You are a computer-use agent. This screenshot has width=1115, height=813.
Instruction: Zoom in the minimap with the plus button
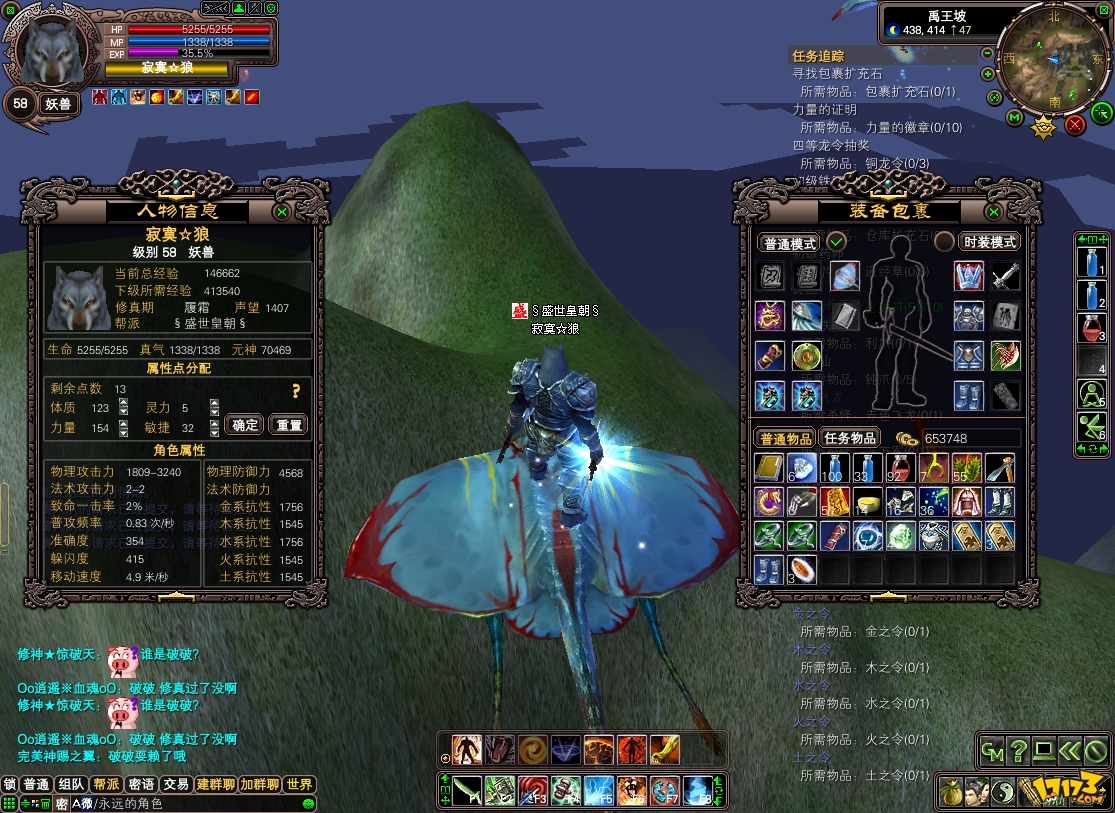point(988,74)
